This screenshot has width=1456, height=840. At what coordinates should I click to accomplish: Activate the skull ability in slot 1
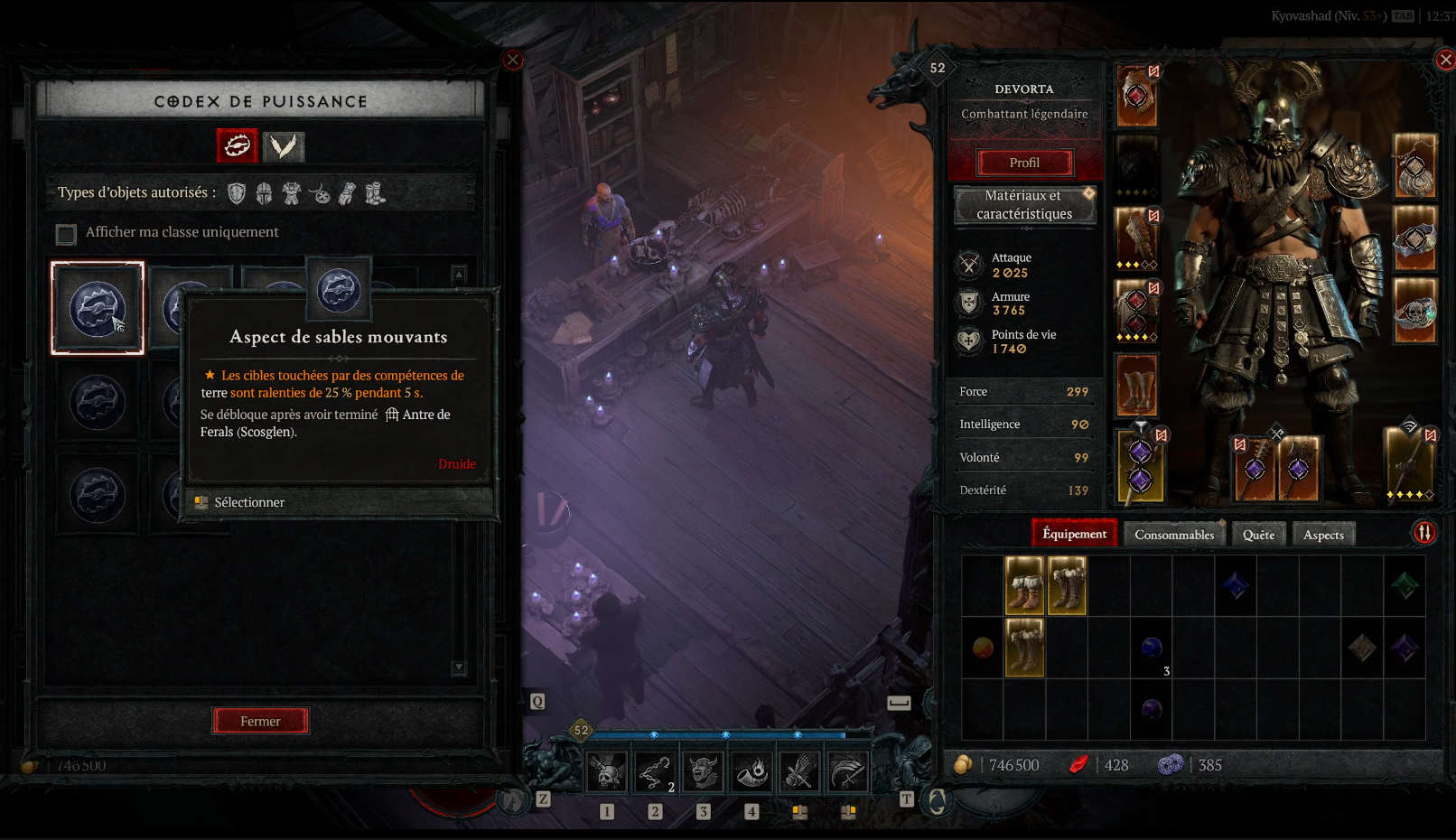[607, 772]
